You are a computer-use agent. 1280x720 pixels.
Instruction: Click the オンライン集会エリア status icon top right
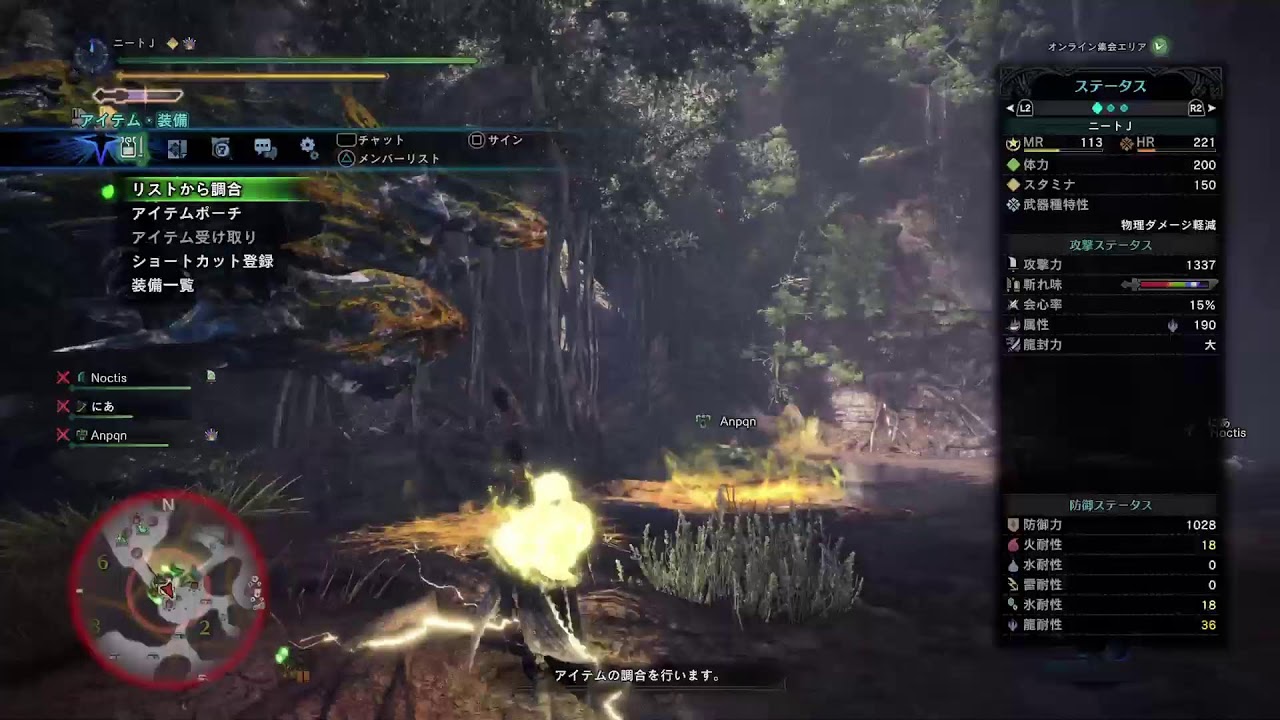point(1158,44)
